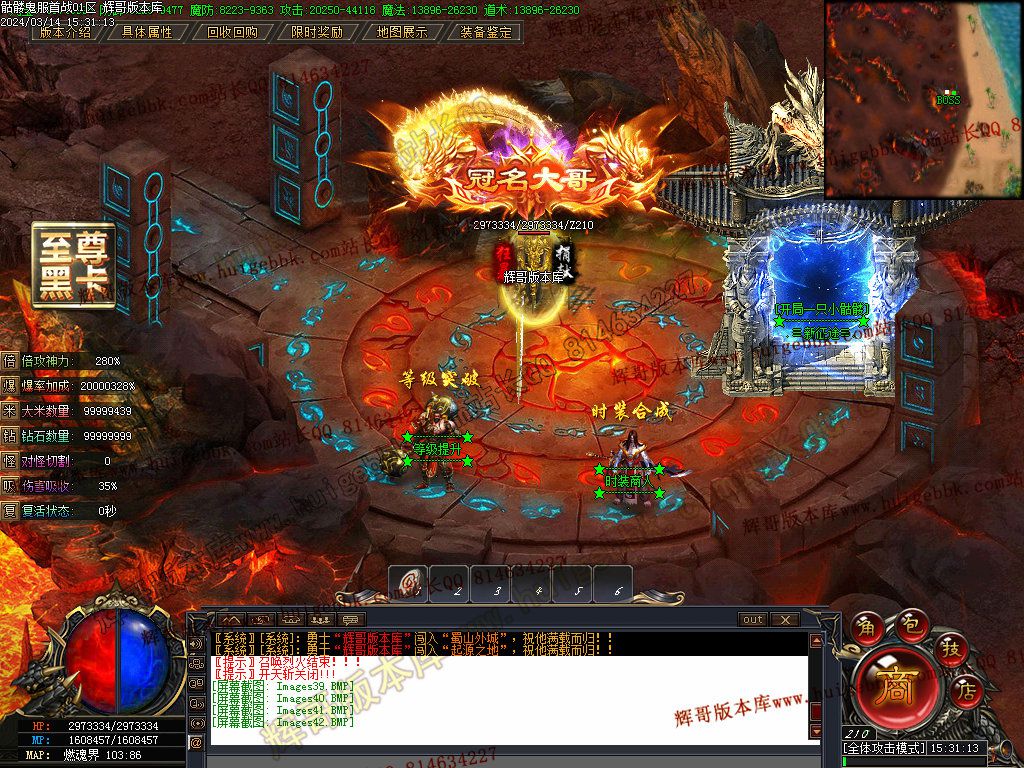Select the item in the first hotbar slot

click(x=408, y=584)
